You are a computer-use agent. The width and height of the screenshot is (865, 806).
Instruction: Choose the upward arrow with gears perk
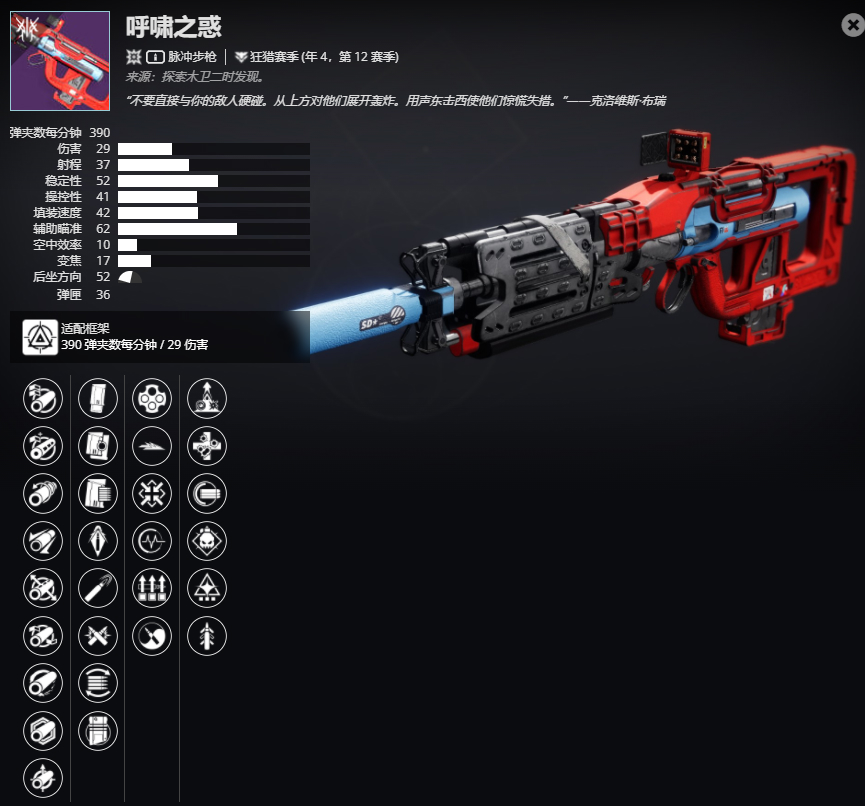(207, 398)
